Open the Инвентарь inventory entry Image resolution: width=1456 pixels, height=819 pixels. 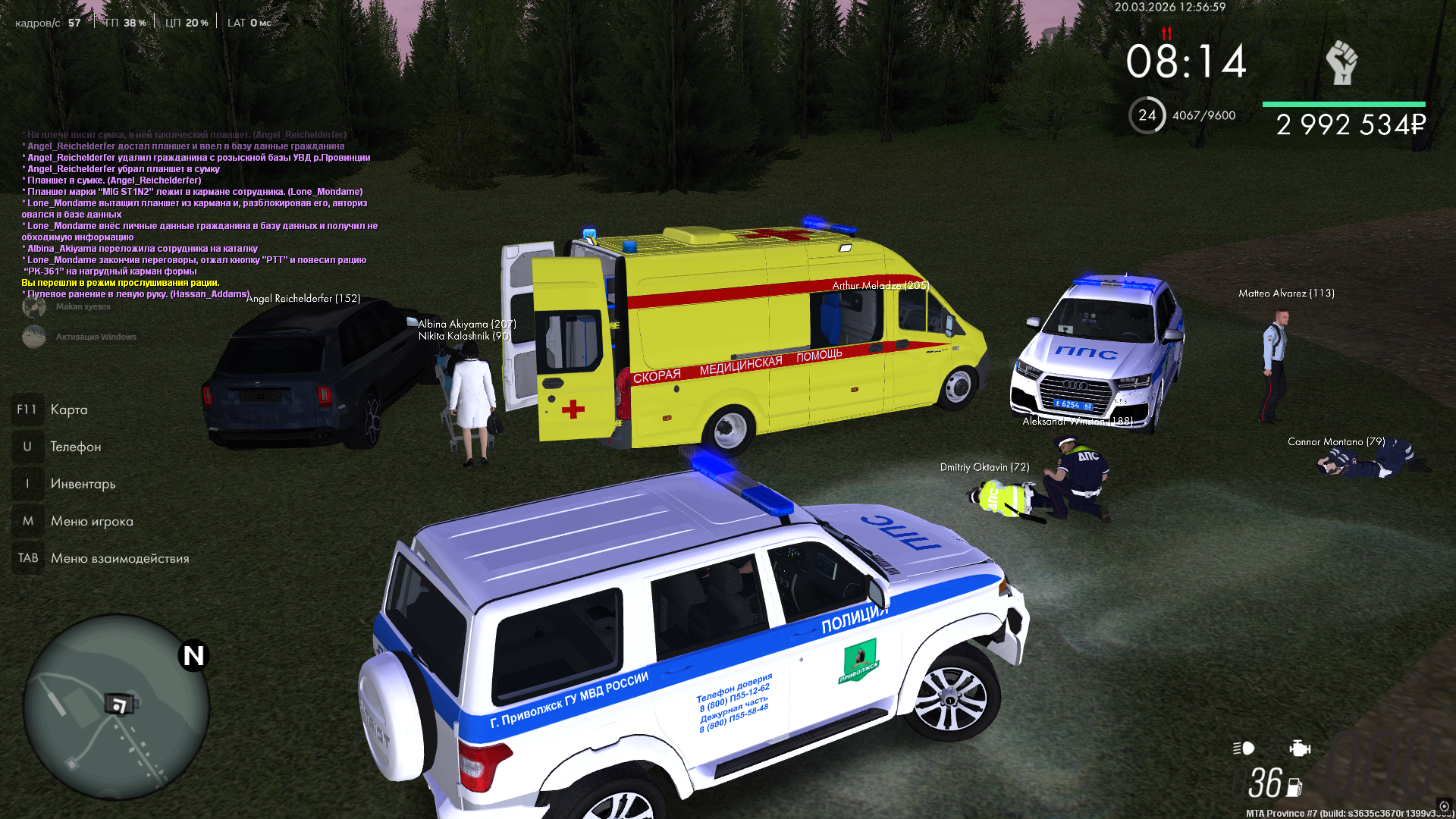pyautogui.click(x=83, y=484)
